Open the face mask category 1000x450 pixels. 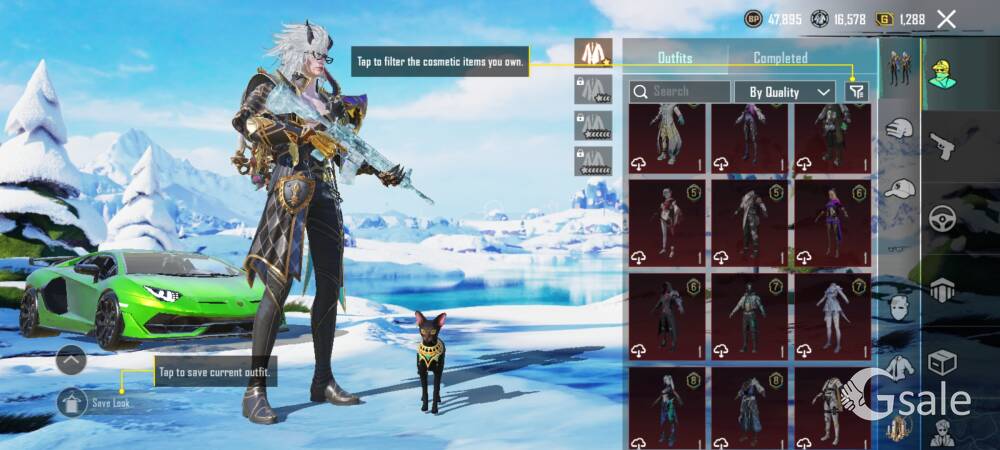(x=901, y=307)
